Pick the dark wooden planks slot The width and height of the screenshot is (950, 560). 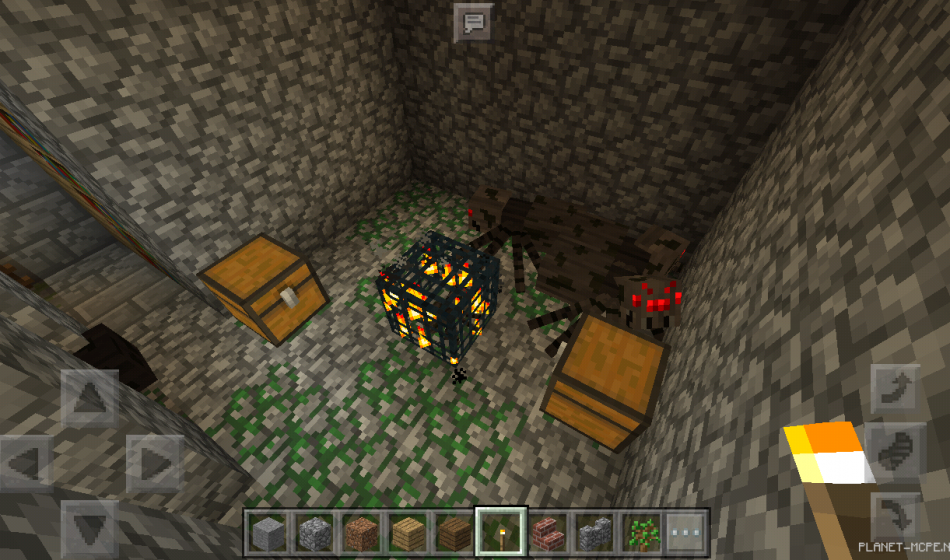[453, 530]
